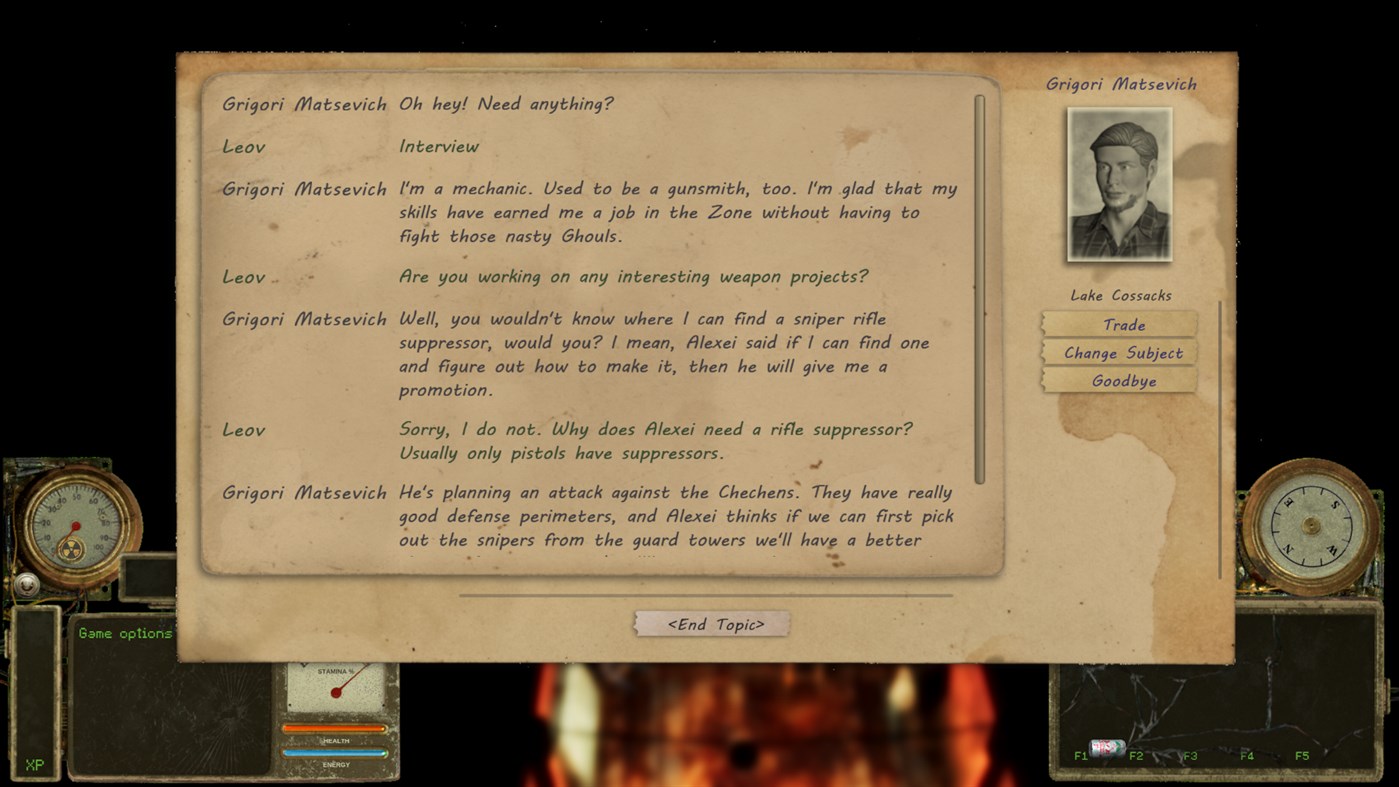Click the <End Topic> button
This screenshot has height=787, width=1399.
(711, 622)
